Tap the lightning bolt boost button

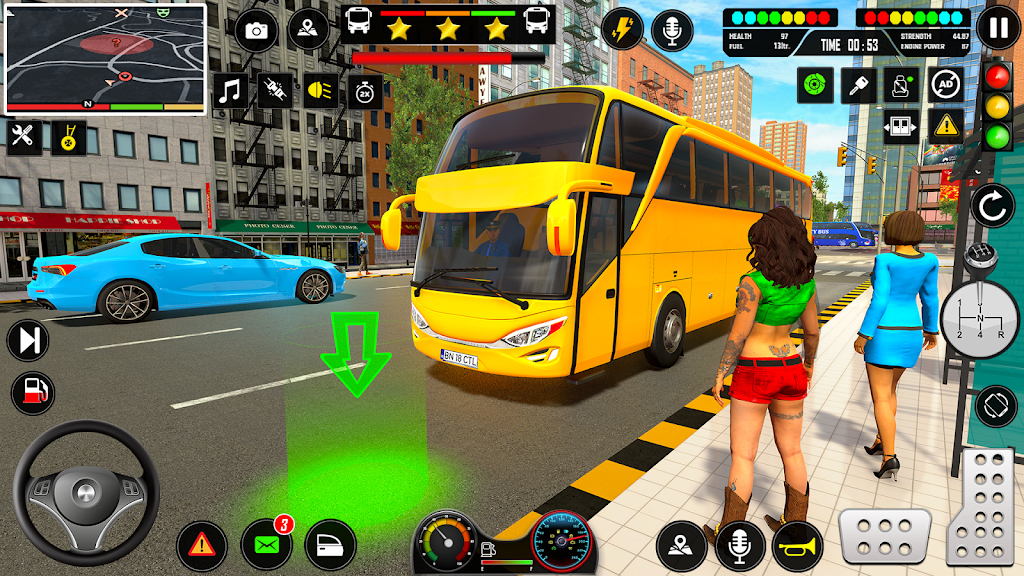623,29
